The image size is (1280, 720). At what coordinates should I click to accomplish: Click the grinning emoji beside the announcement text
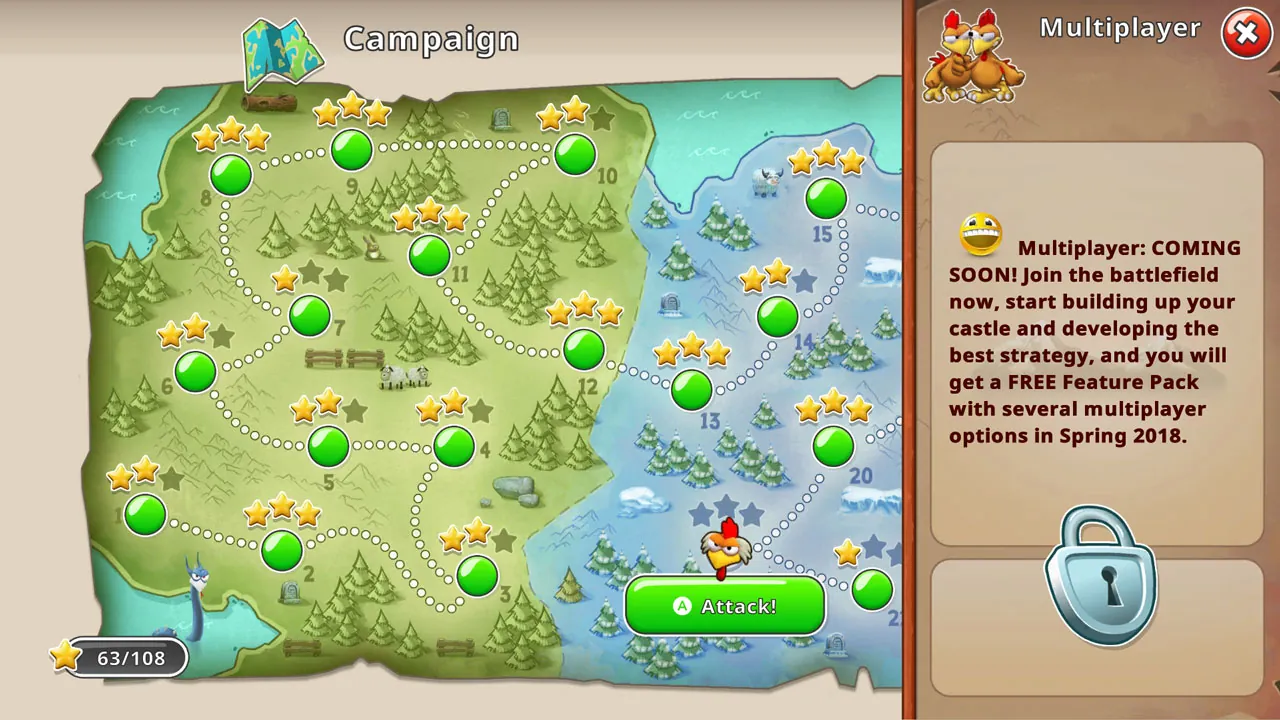tap(979, 234)
